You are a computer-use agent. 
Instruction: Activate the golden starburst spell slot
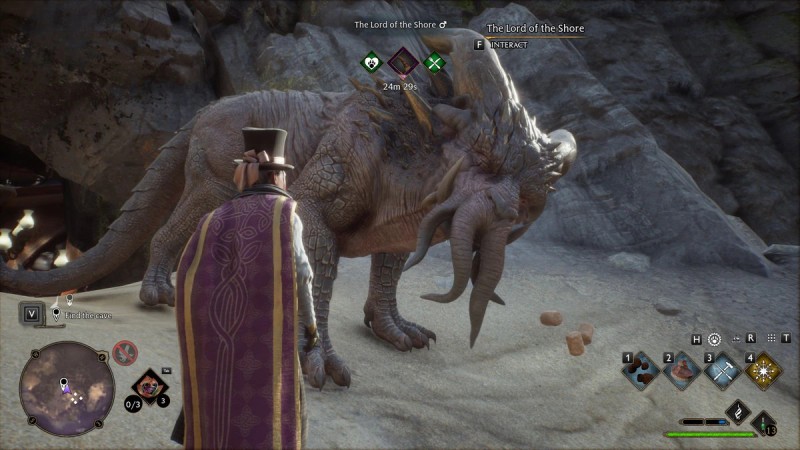point(764,370)
